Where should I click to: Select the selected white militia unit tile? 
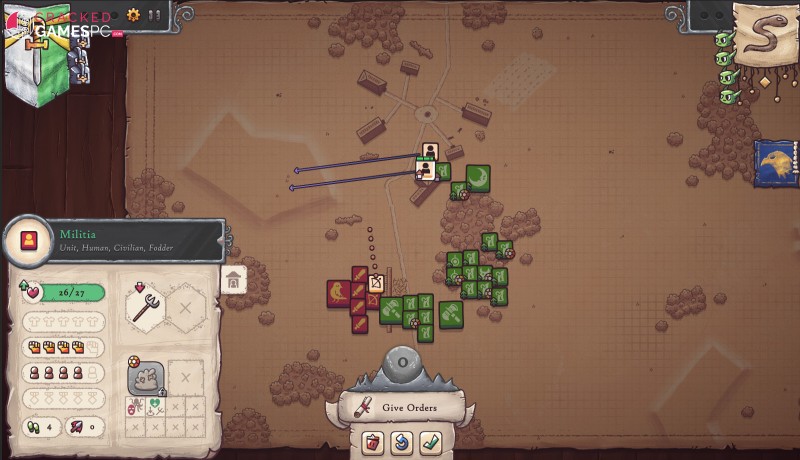430,152
